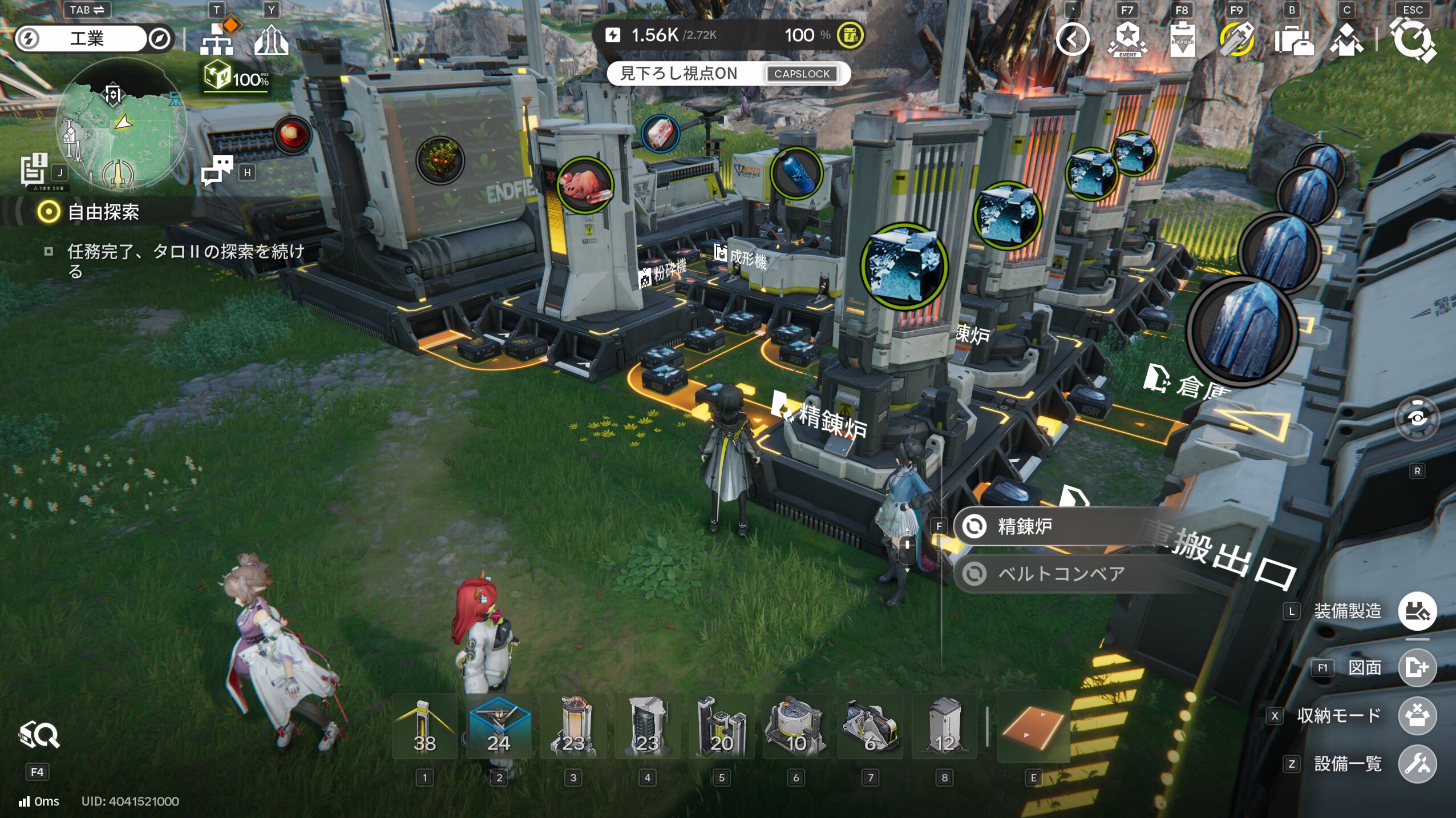Choose the hotbar facility slot with 10

click(796, 727)
